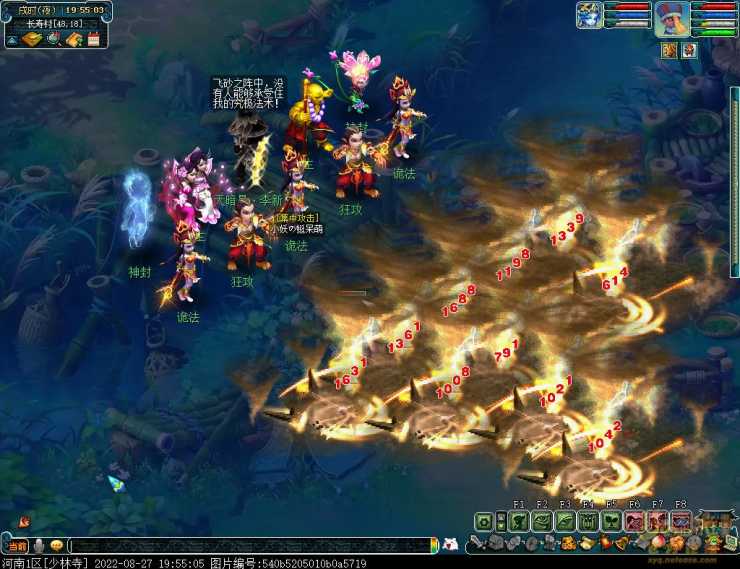The width and height of the screenshot is (740, 569).
Task: Collapse the location panel with arrow button
Action: pos(12,40)
